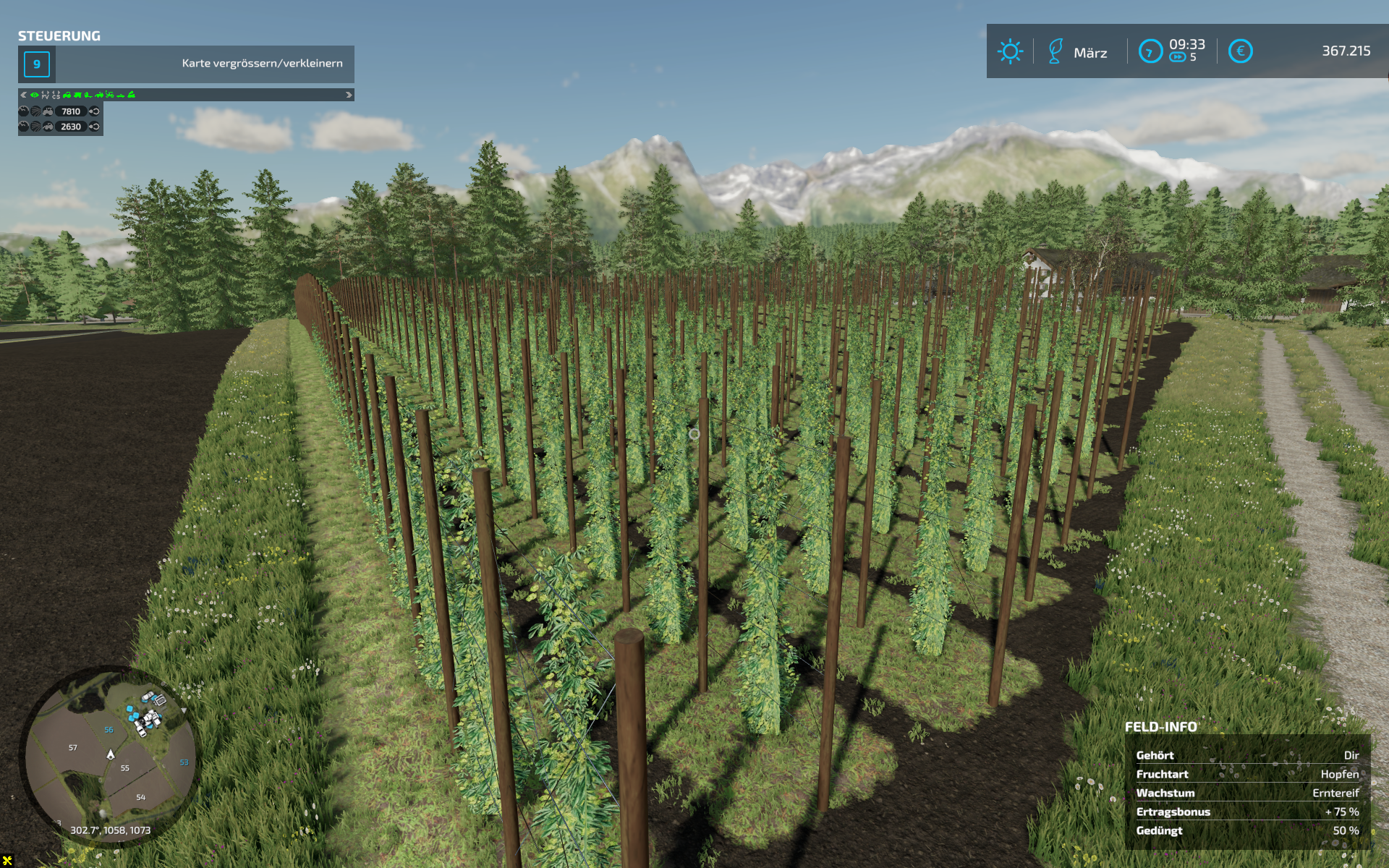Viewport: 1389px width, 868px height.
Task: Select the vehicle entry labeled 2630
Action: 71,127
